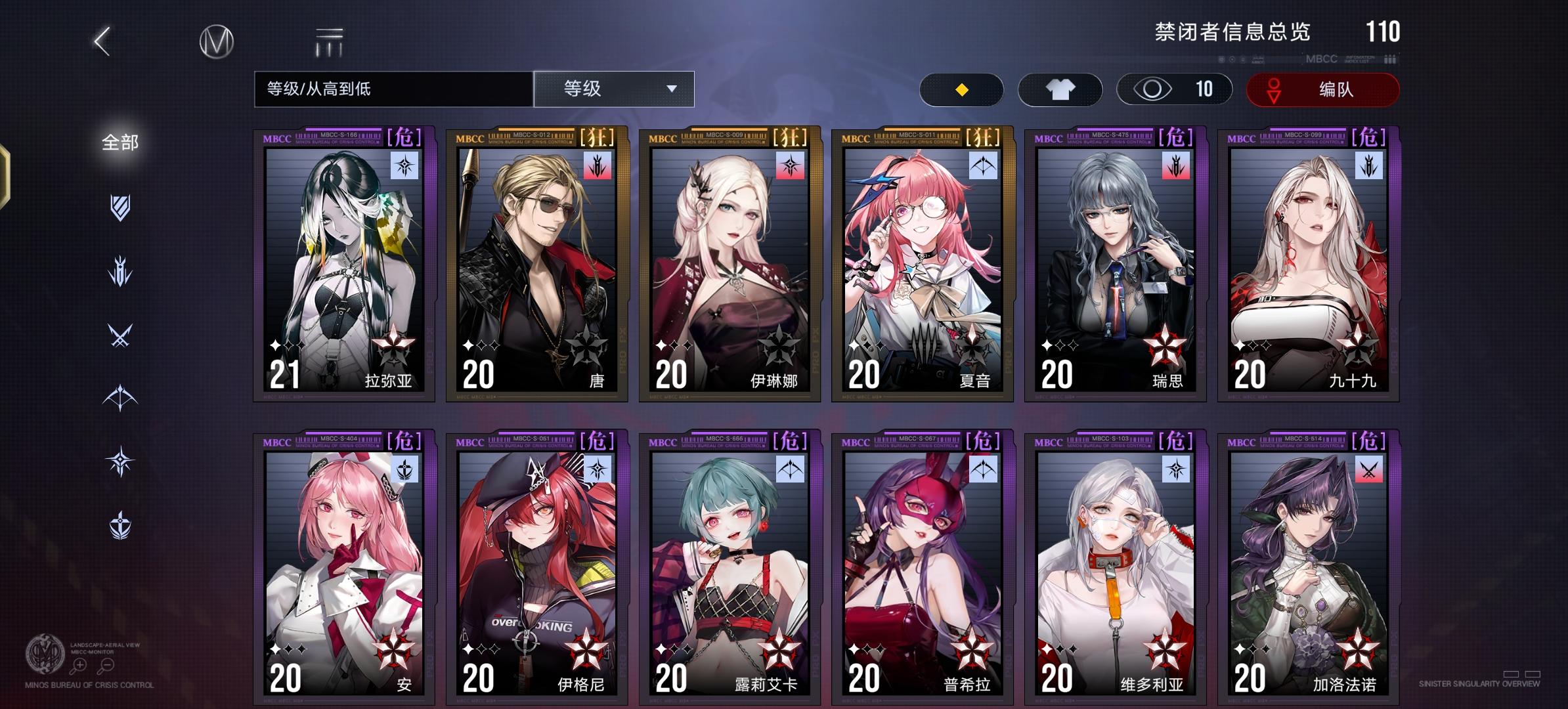This screenshot has height=709, width=1568.
Task: Toggle the yellow diamond rarity filter
Action: (x=963, y=89)
